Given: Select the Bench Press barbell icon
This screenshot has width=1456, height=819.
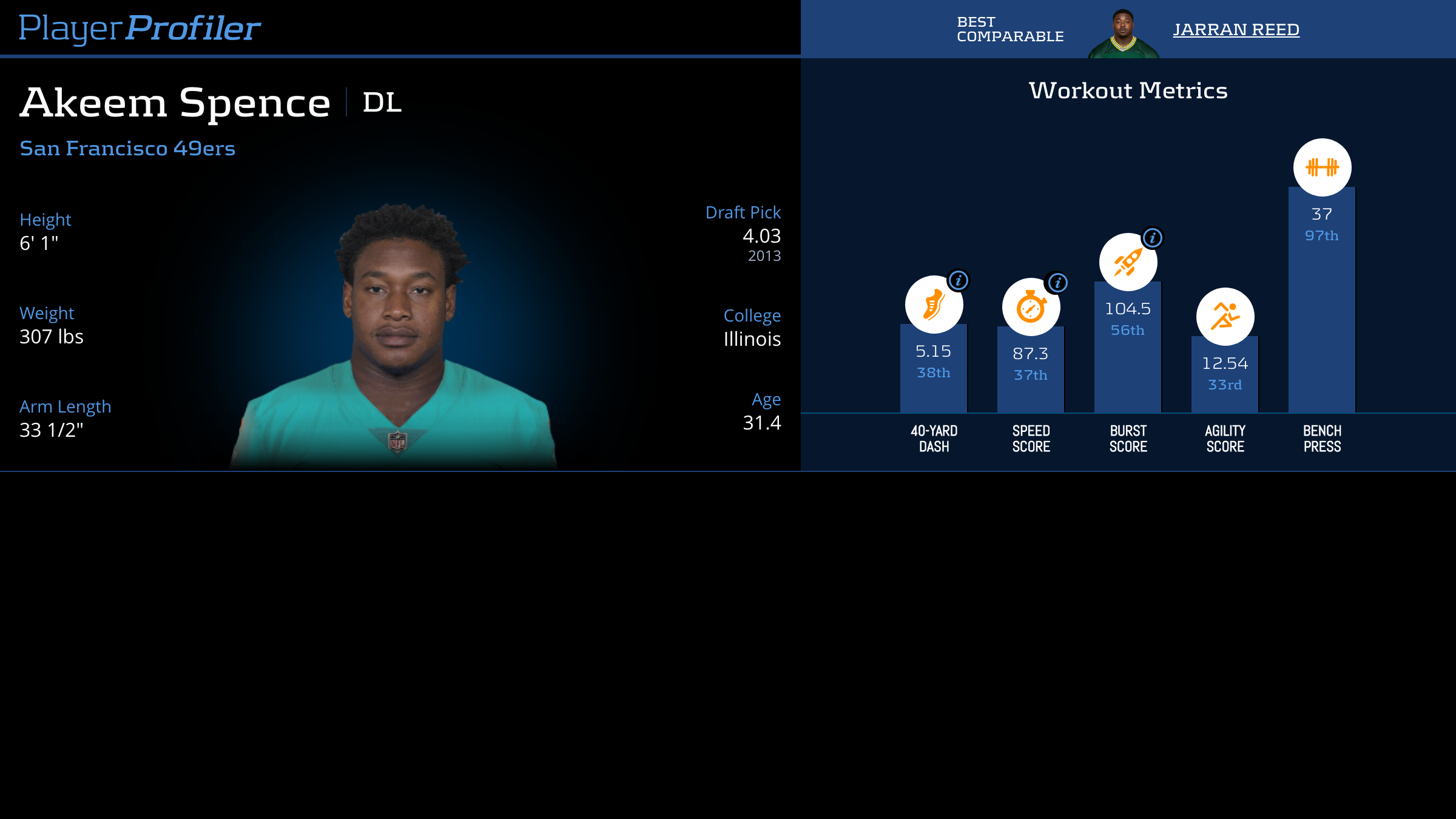Looking at the screenshot, I should [x=1322, y=167].
